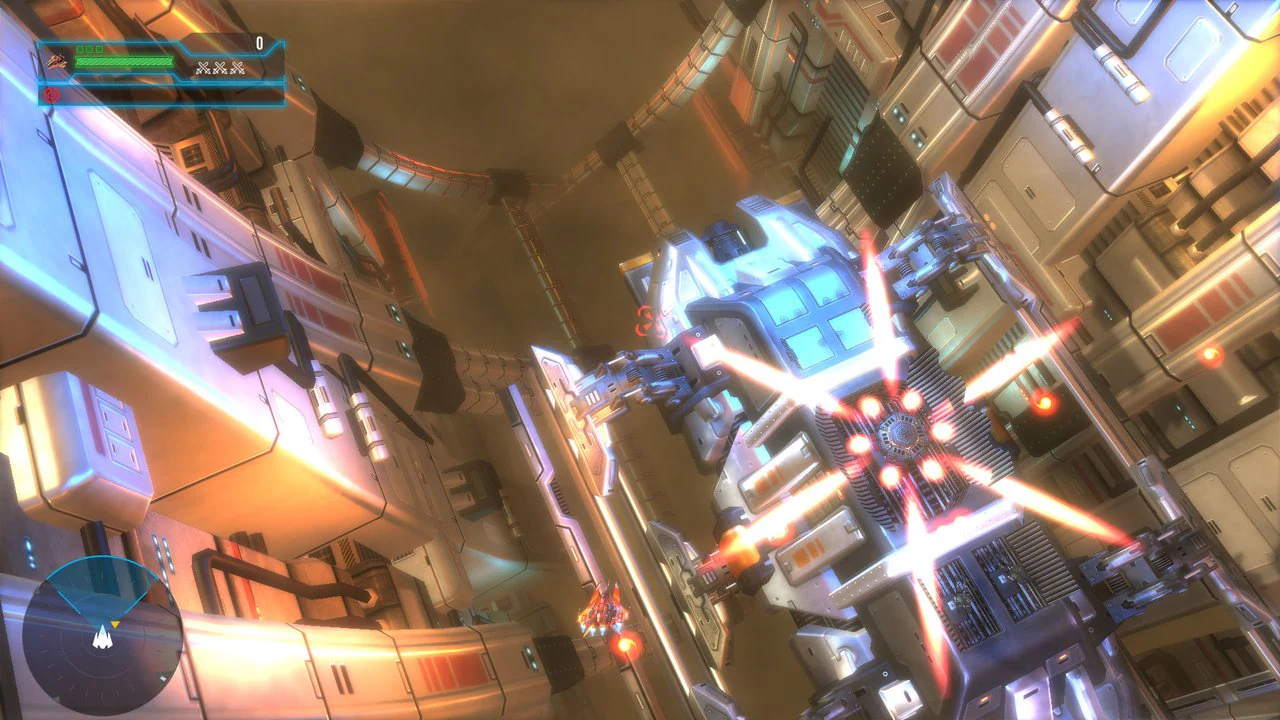Click the third green shield pip indicator

pos(99,50)
